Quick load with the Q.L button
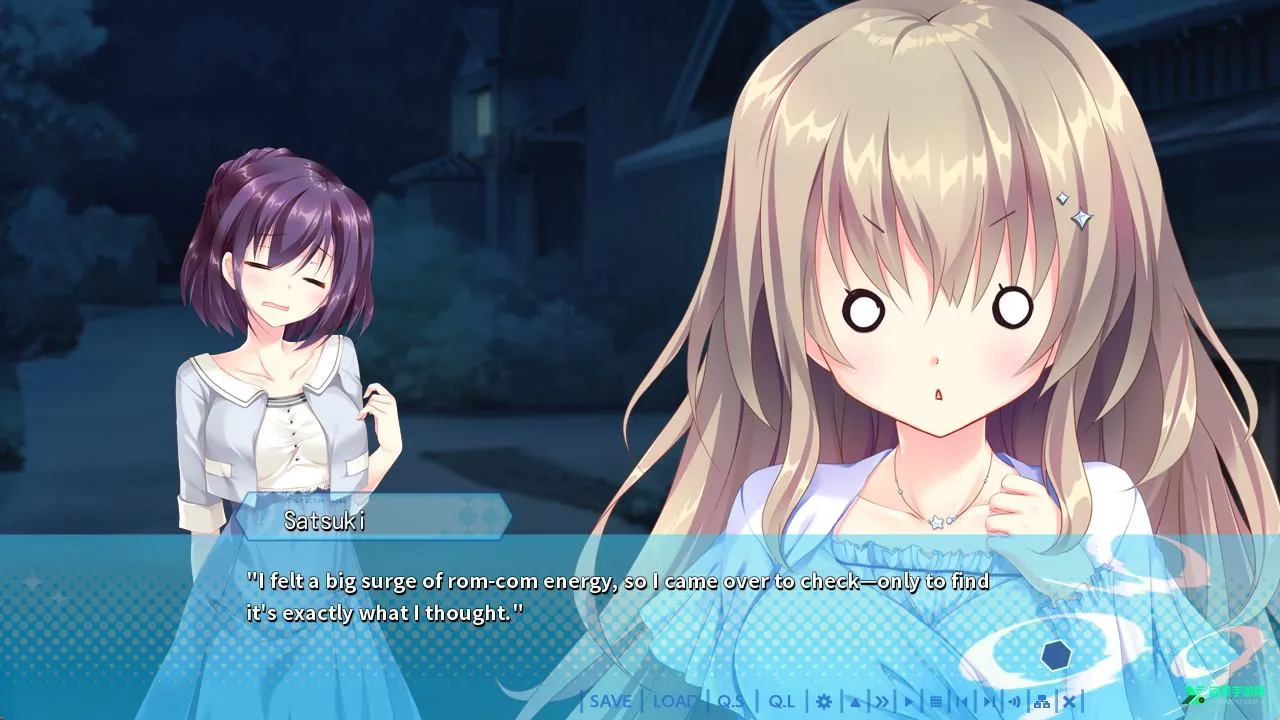The height and width of the screenshot is (720, 1280). tap(782, 701)
